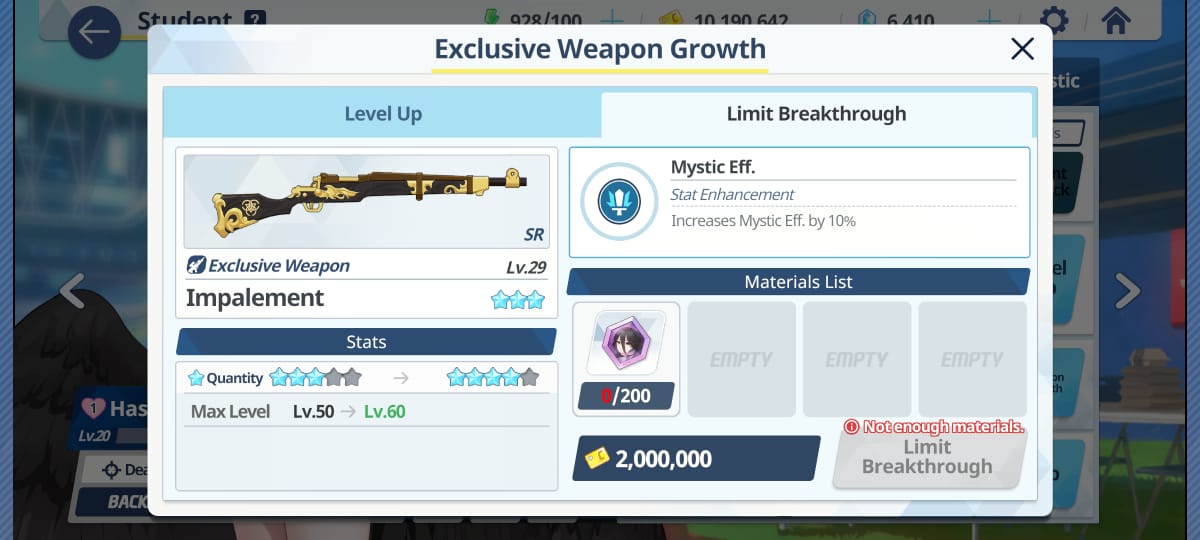This screenshot has height=540, width=1200.
Task: Click the greyed Limit Breakthrough button
Action: coord(927,458)
